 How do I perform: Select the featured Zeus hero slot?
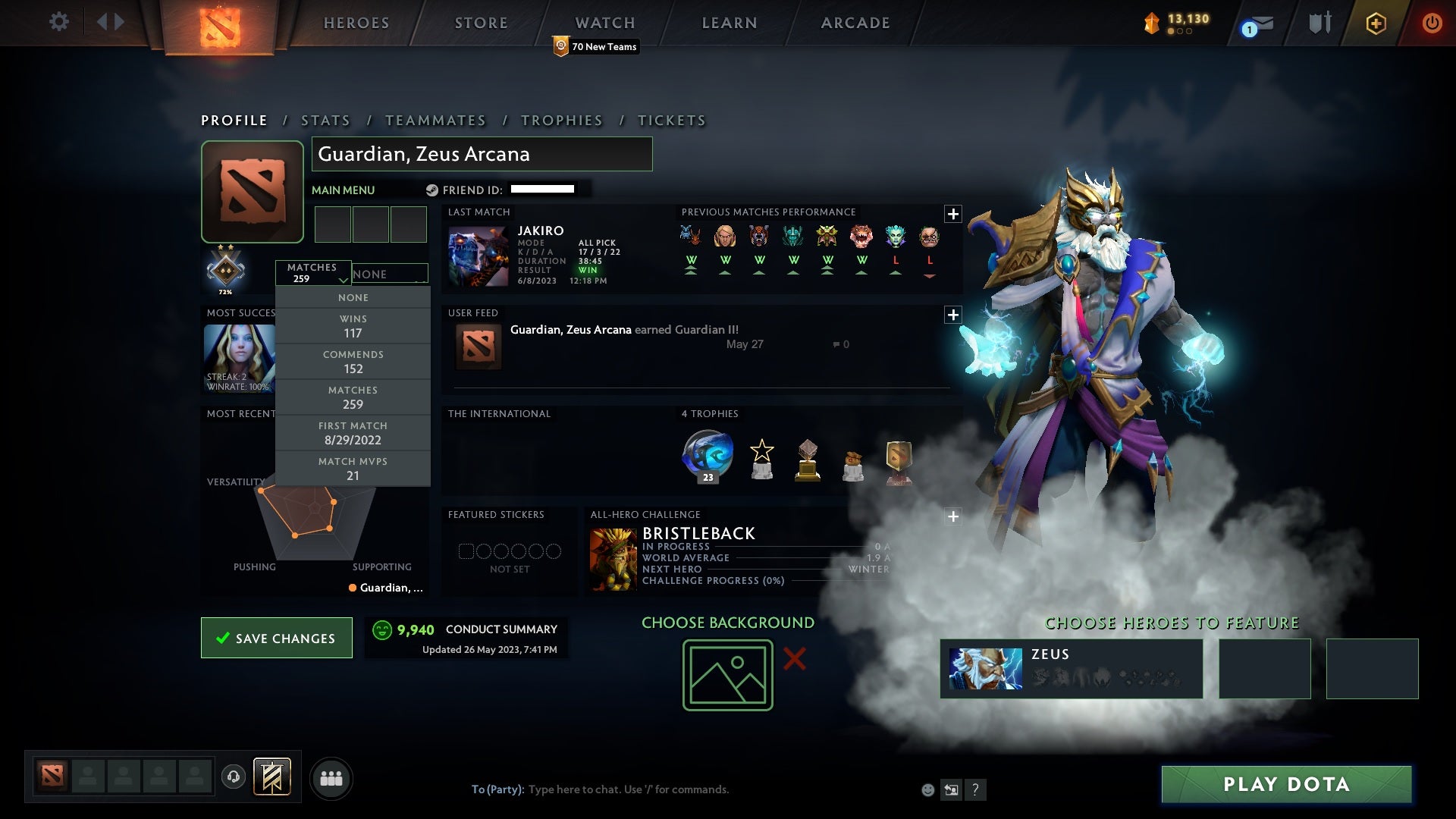tap(1071, 668)
